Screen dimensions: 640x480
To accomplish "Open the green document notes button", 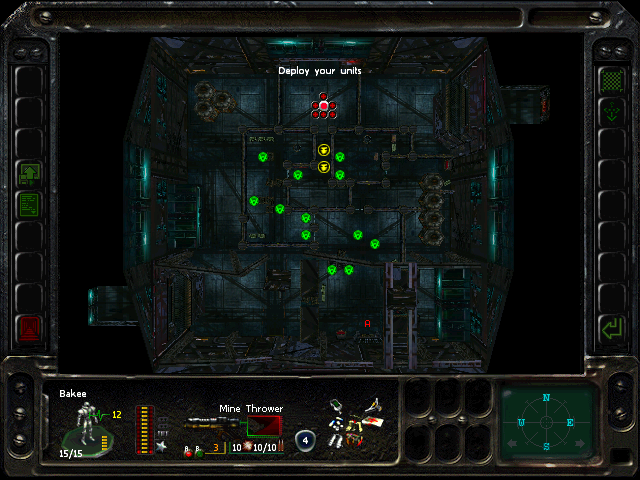I will coord(29,205).
